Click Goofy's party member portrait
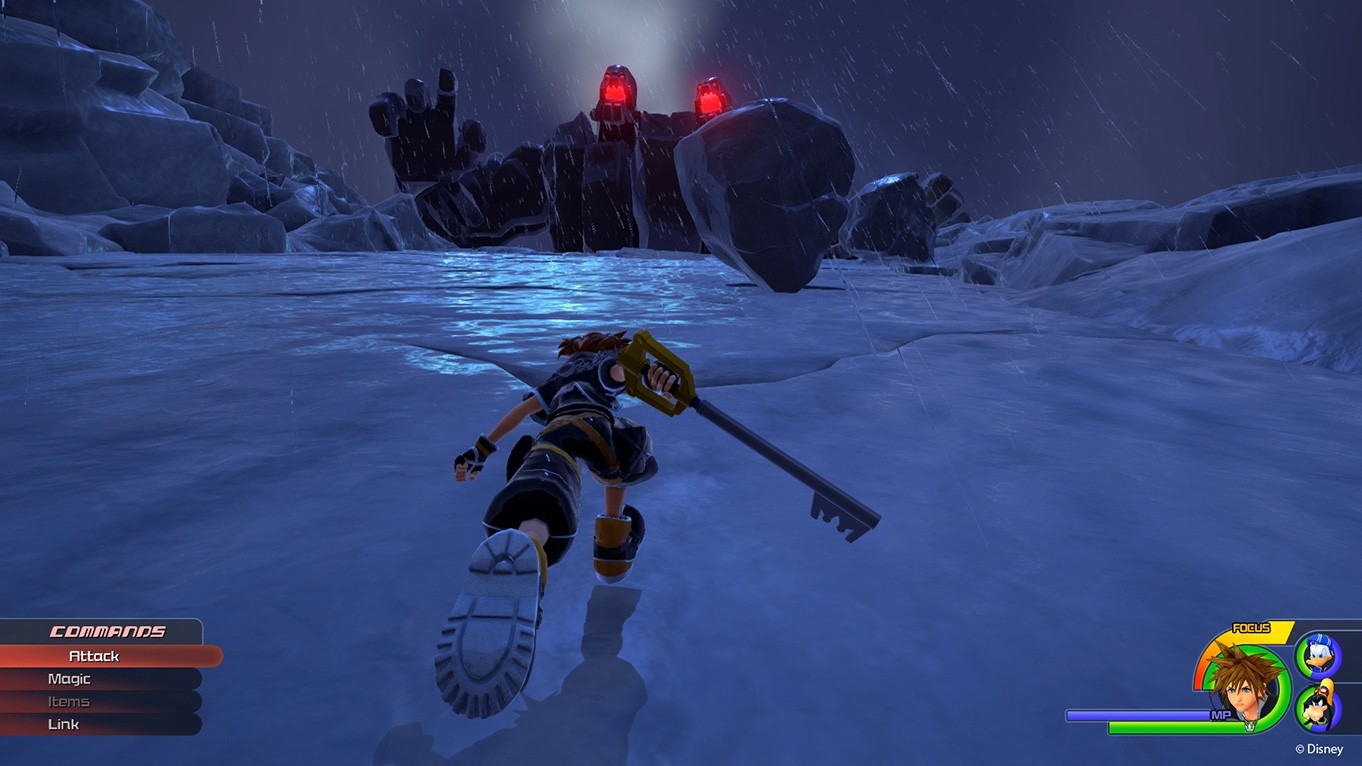The height and width of the screenshot is (766, 1362). coord(1316,706)
